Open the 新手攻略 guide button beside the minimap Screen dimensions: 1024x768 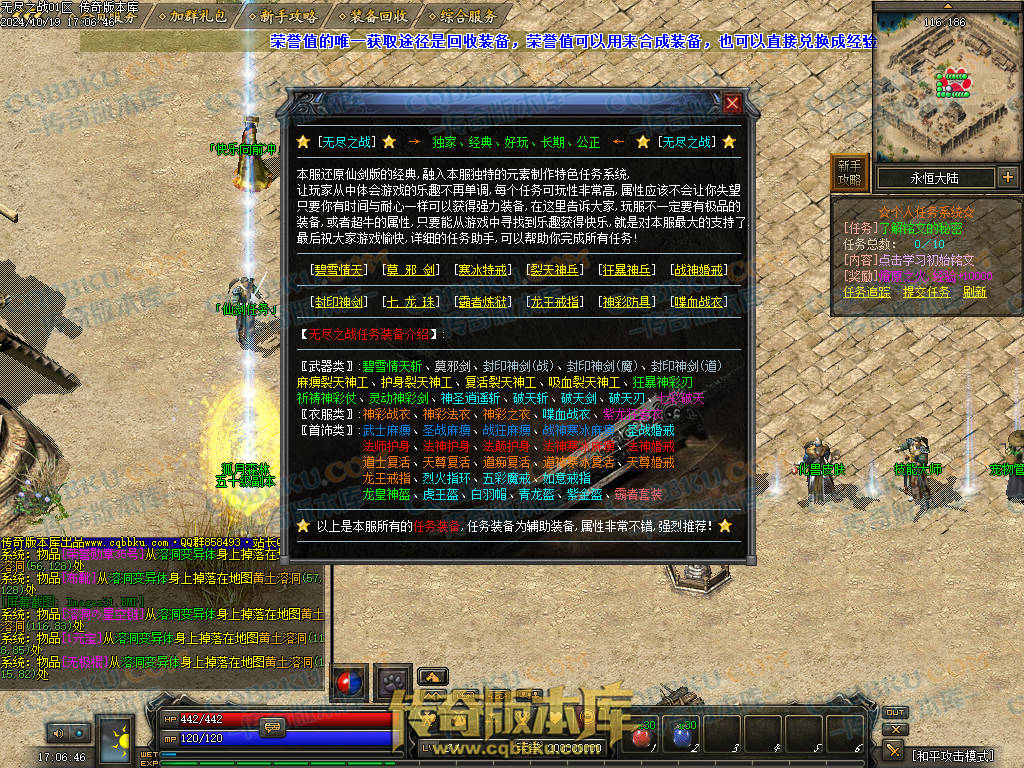849,172
